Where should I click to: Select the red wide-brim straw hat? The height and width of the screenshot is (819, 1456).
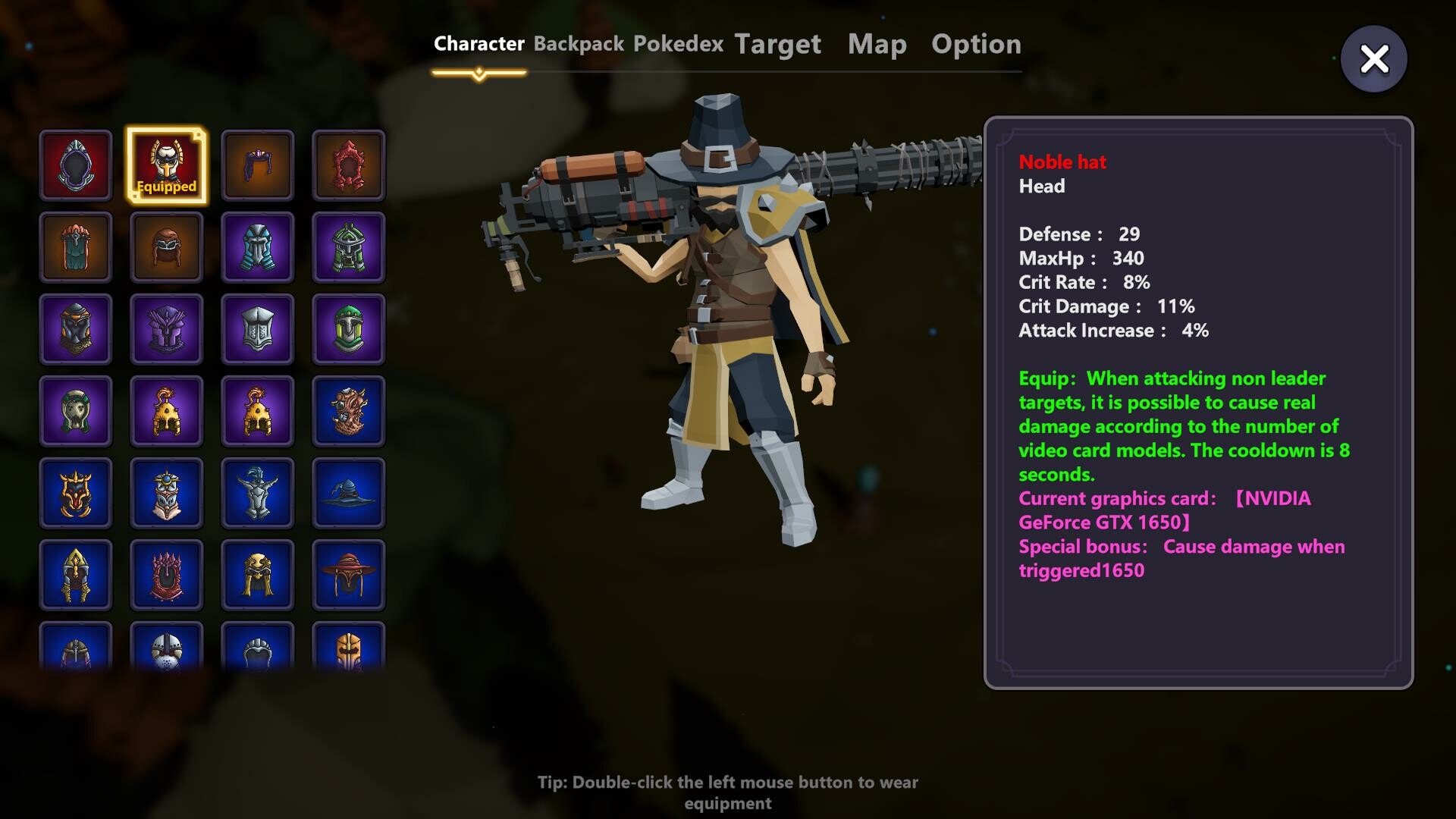(349, 575)
